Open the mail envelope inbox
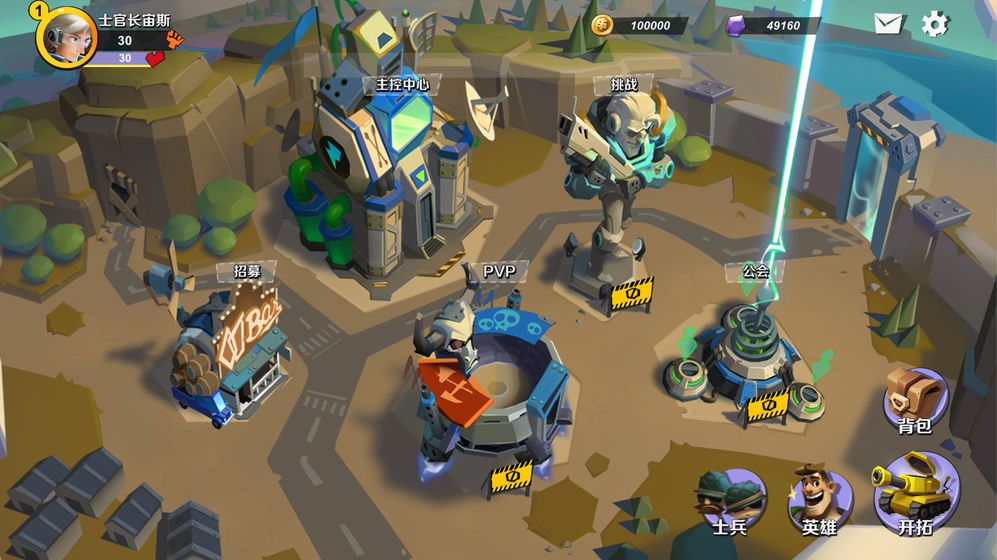The height and width of the screenshot is (560, 997). pyautogui.click(x=888, y=24)
